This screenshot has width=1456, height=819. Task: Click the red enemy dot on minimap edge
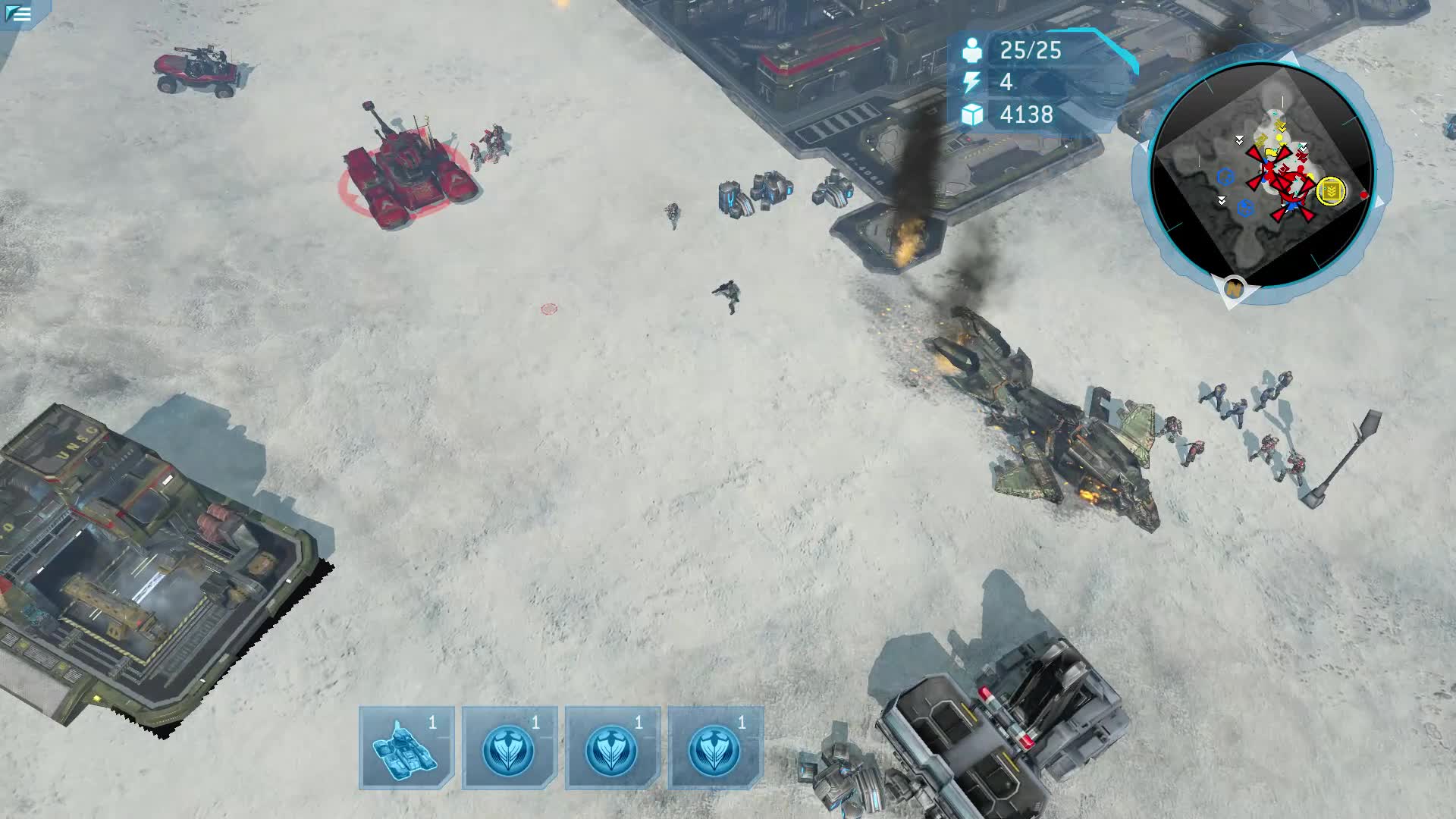click(1363, 196)
